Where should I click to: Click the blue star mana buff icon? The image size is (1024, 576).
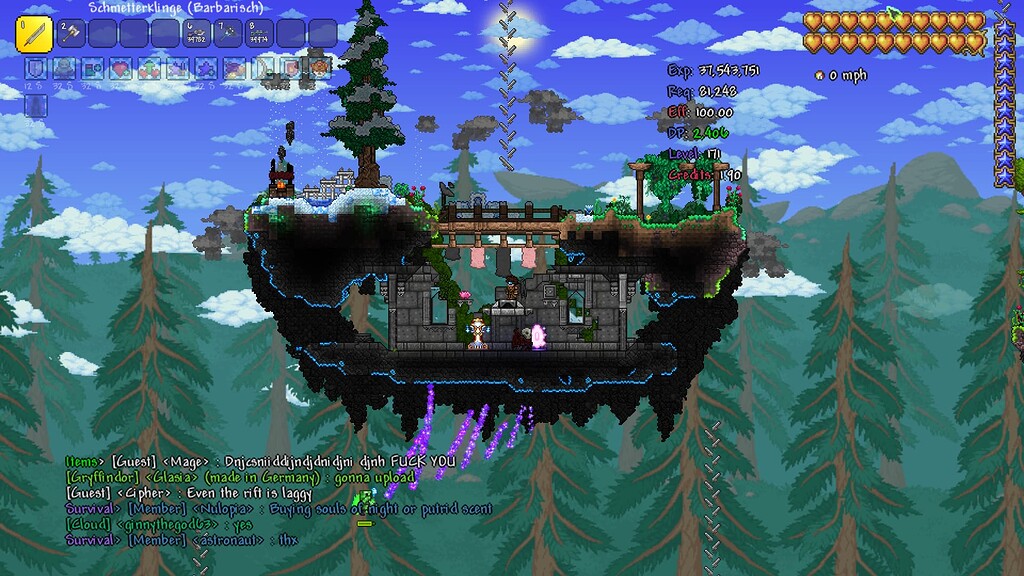pyautogui.click(x=207, y=69)
